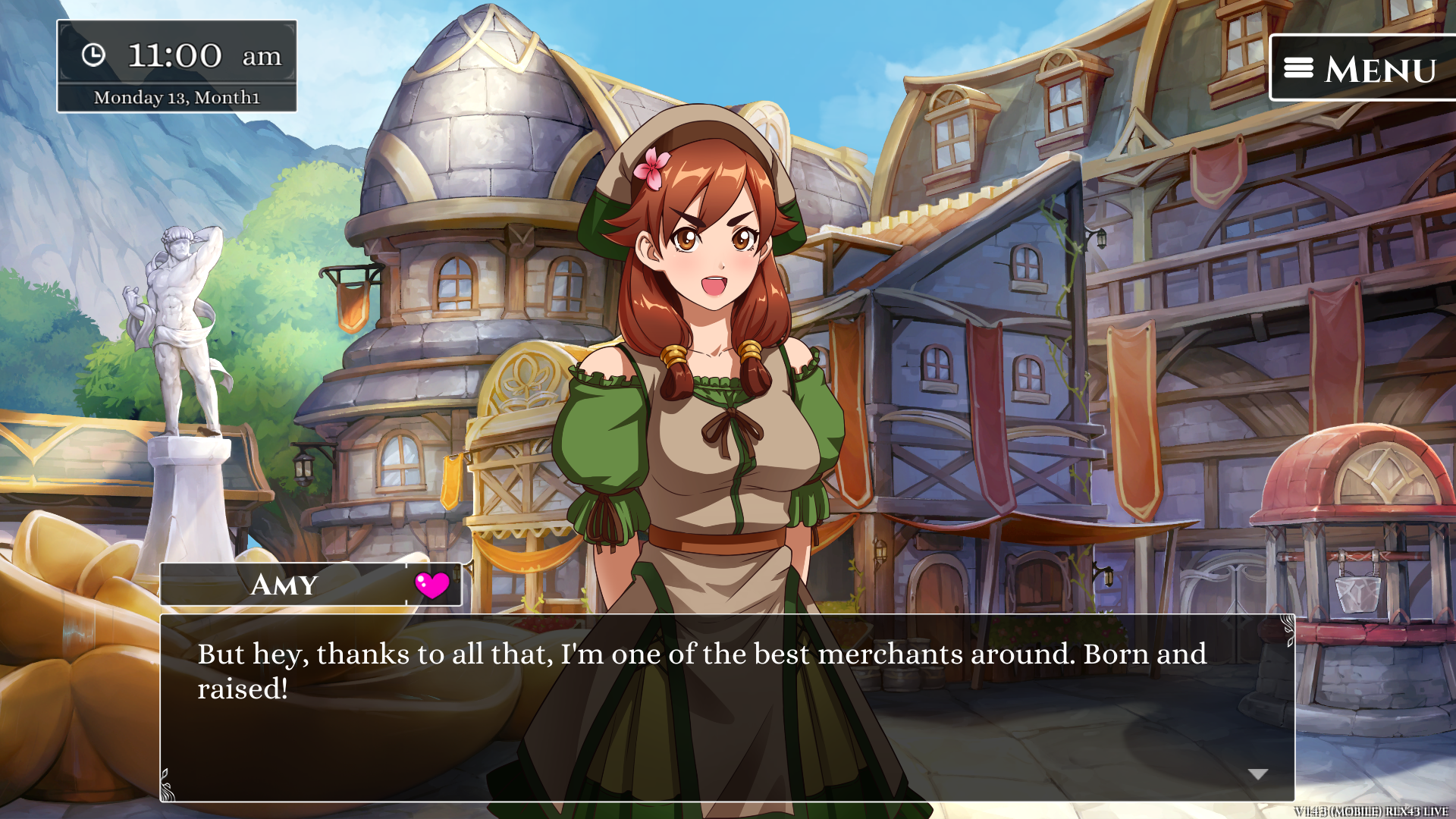
Task: Click the pink heart affection icon beside Amy's name
Action: [432, 584]
